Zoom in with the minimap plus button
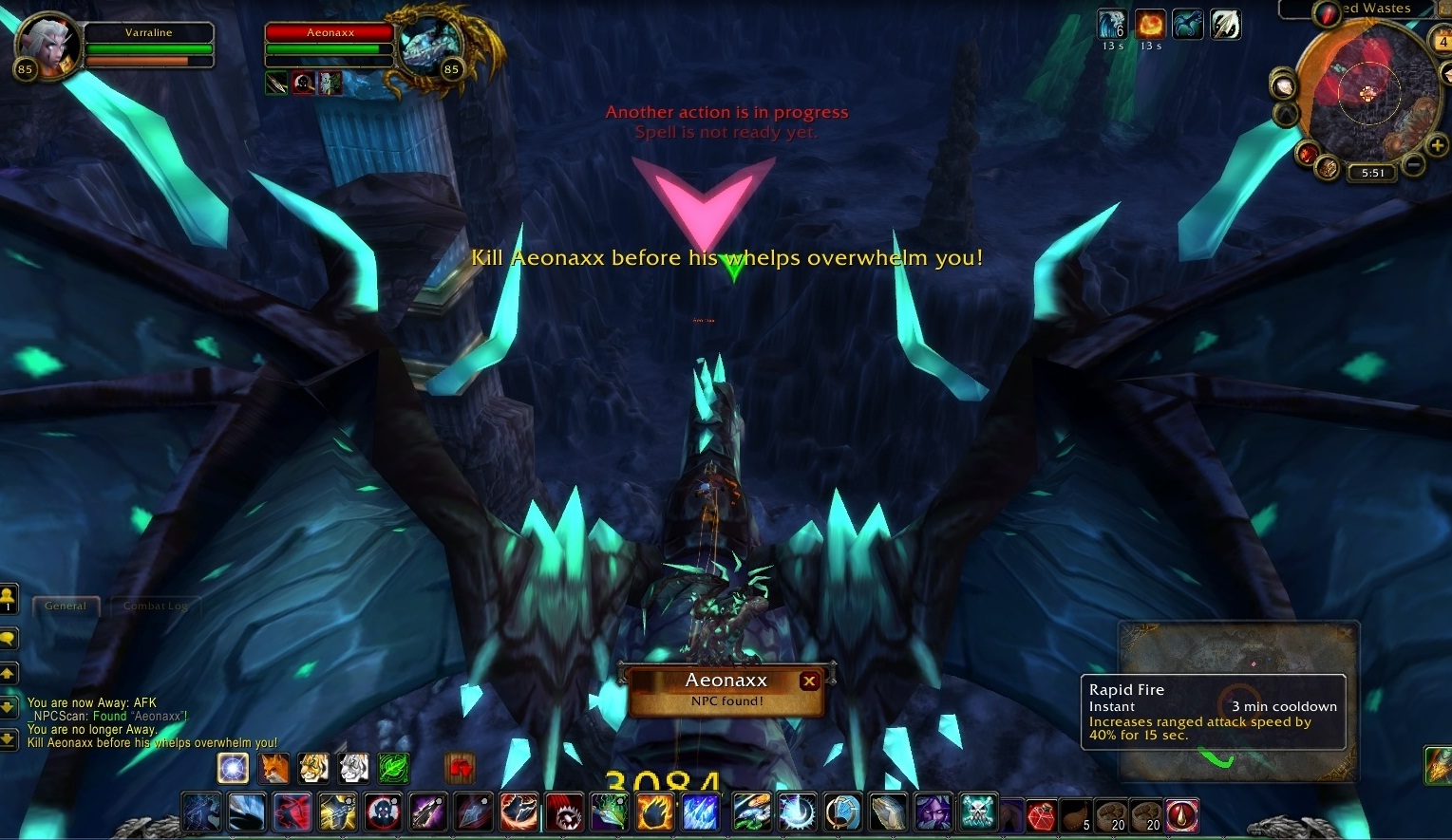 (x=1437, y=145)
